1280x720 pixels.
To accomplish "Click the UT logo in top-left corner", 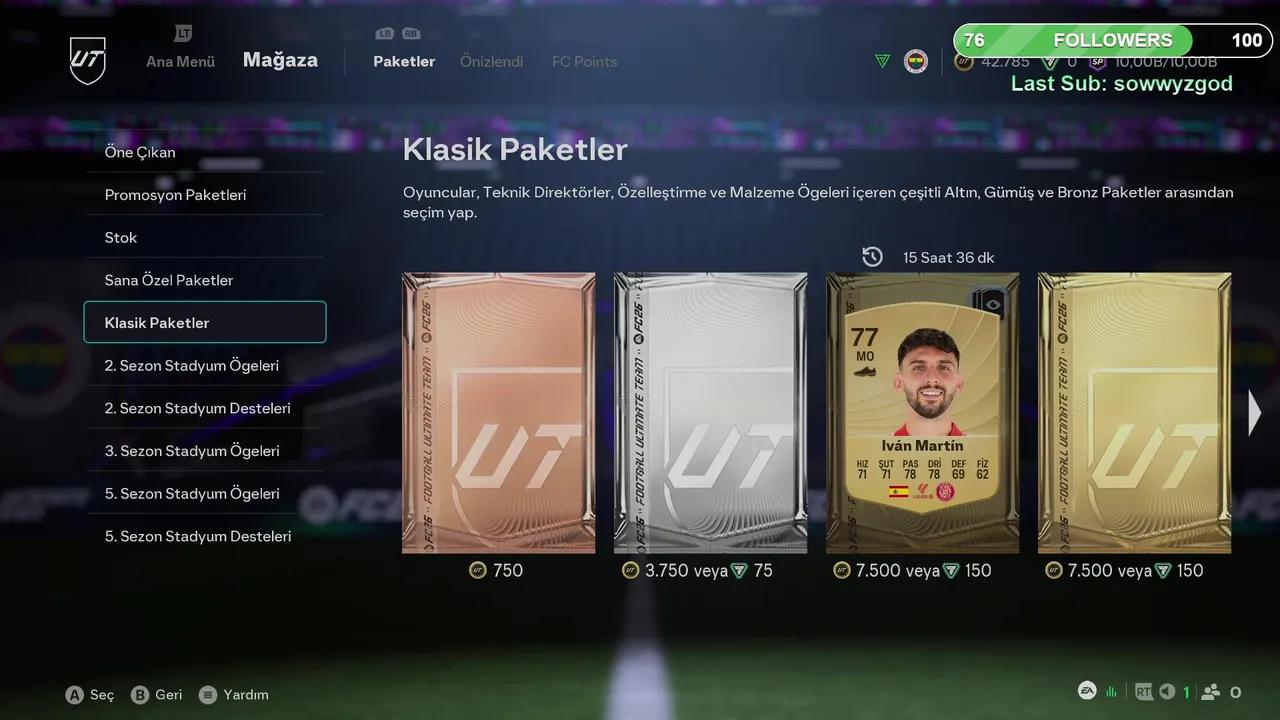I will (88, 60).
